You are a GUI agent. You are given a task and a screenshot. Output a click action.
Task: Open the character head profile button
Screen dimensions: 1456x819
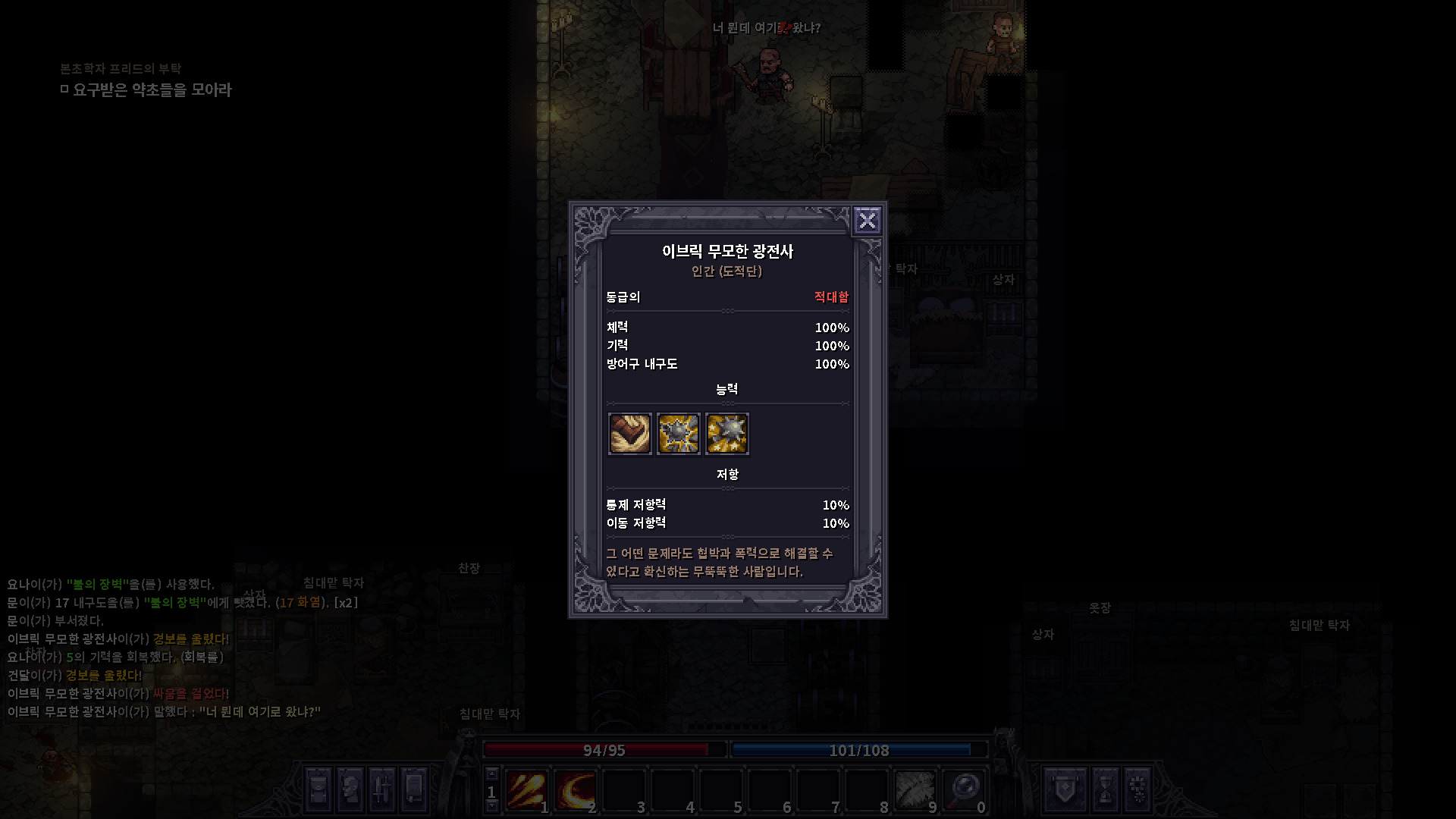pos(350,789)
